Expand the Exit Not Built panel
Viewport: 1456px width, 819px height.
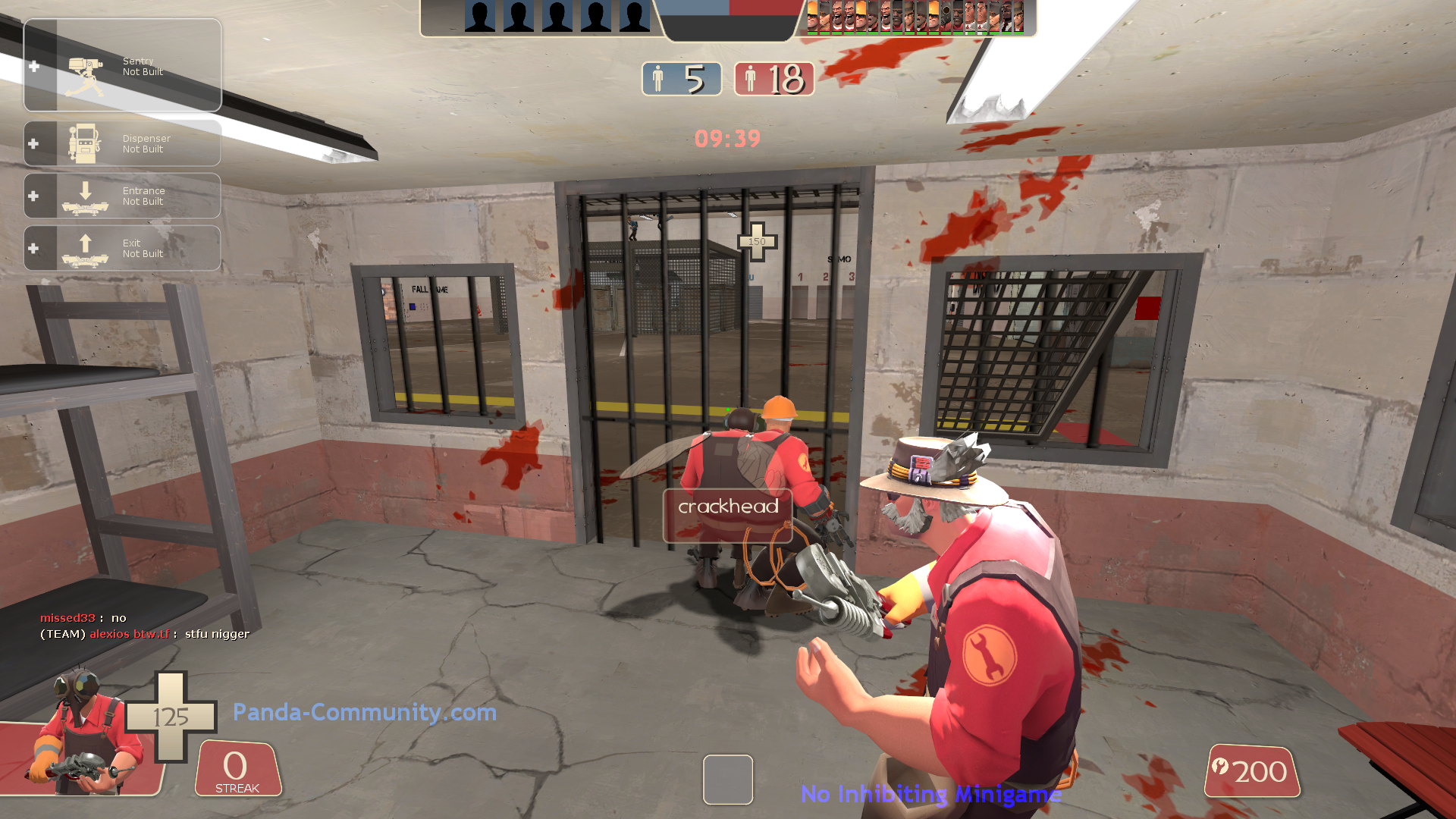[x=34, y=248]
